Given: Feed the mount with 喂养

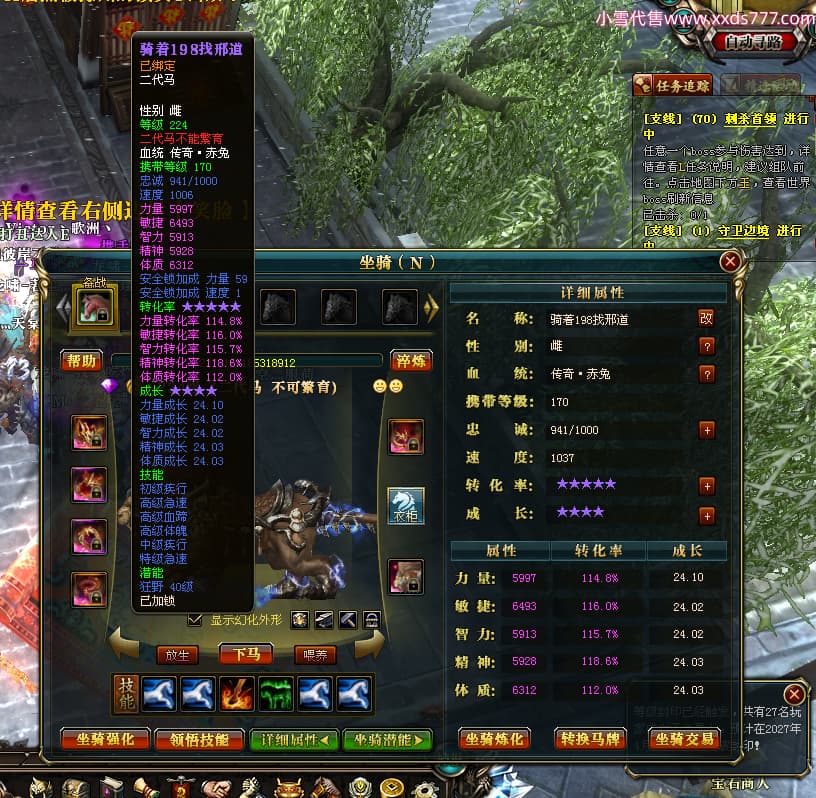Looking at the screenshot, I should tap(314, 655).
